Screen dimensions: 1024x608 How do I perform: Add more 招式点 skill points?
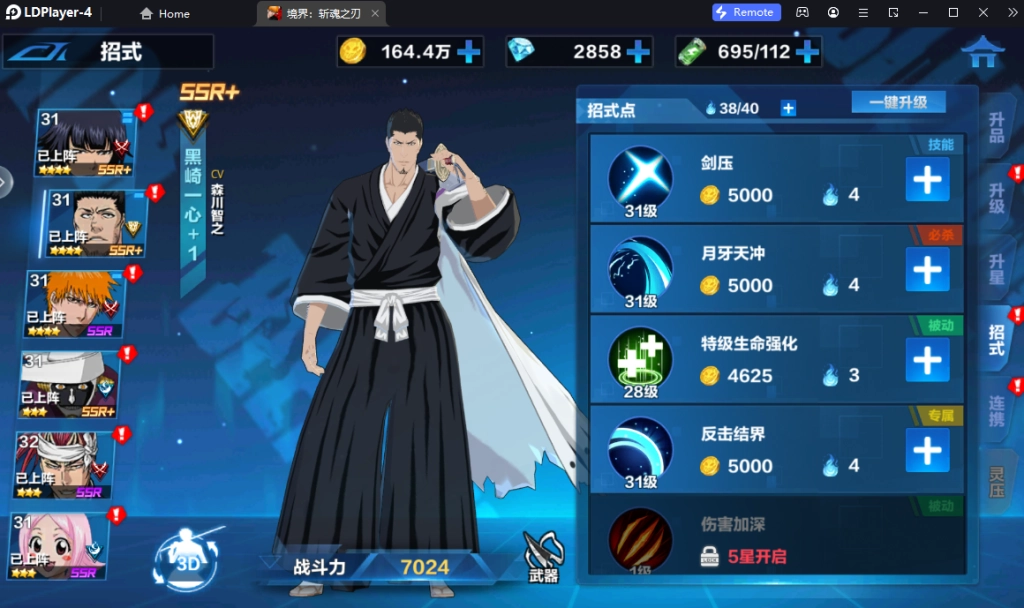[x=788, y=108]
